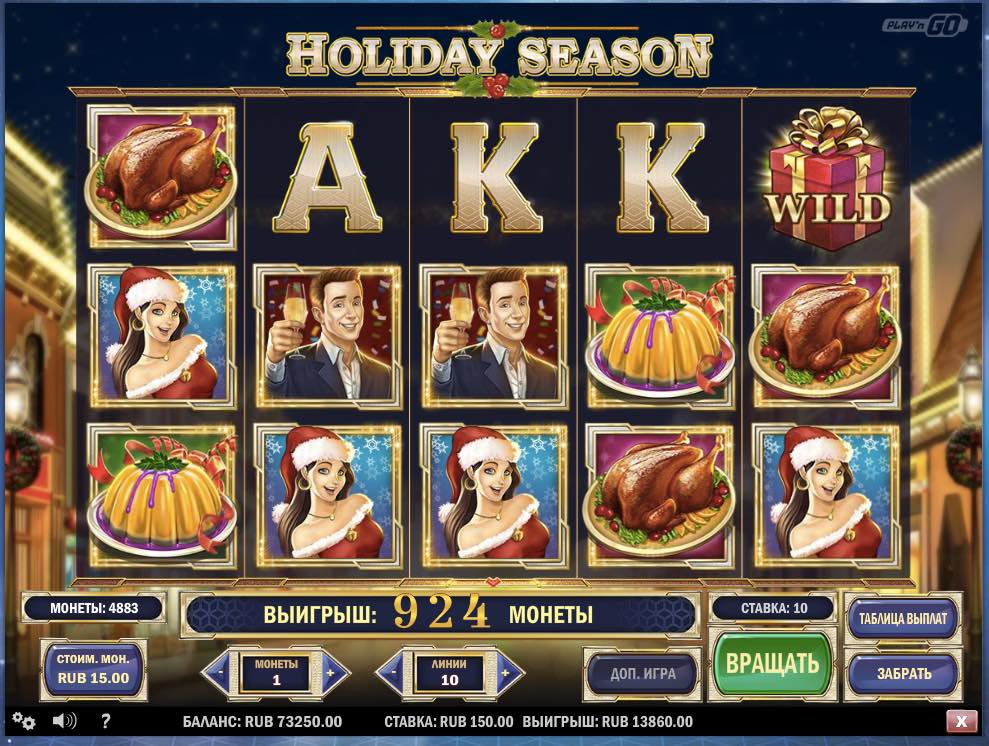This screenshot has height=746, width=989.
Task: Start the ДОП. ИГРА gamble feature
Action: (x=643, y=673)
